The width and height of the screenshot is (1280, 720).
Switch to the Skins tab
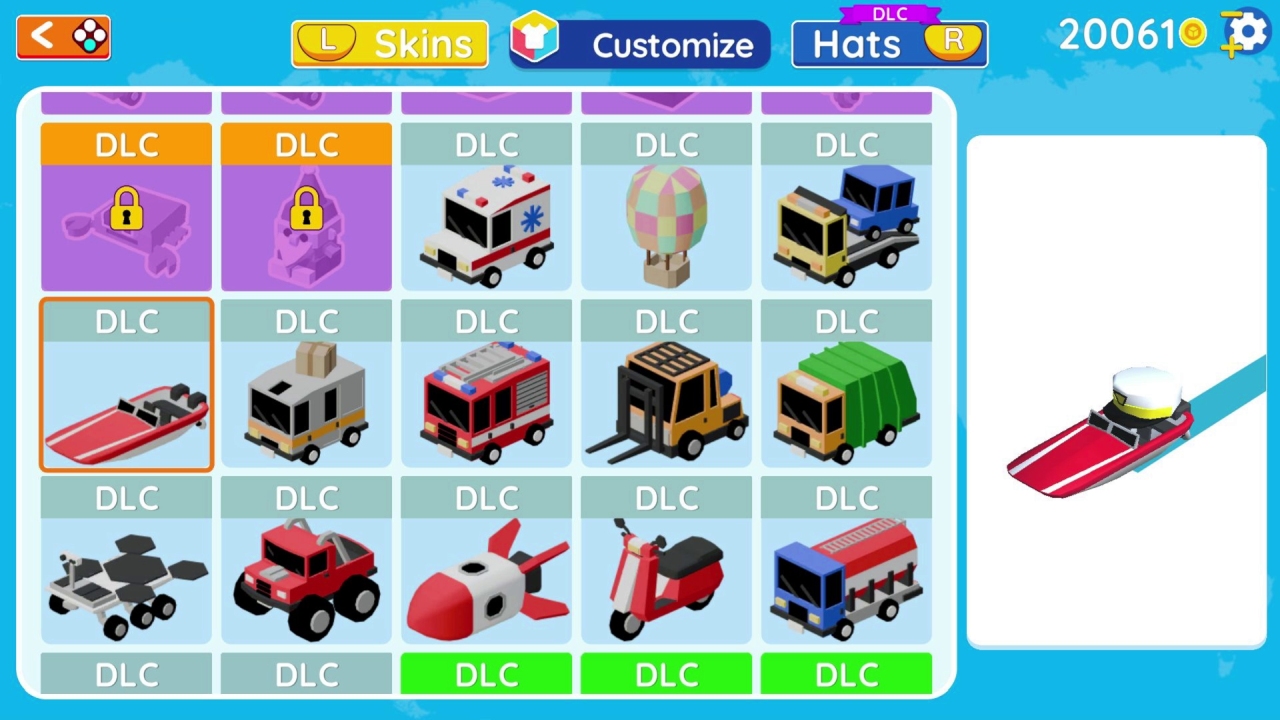pyautogui.click(x=389, y=43)
